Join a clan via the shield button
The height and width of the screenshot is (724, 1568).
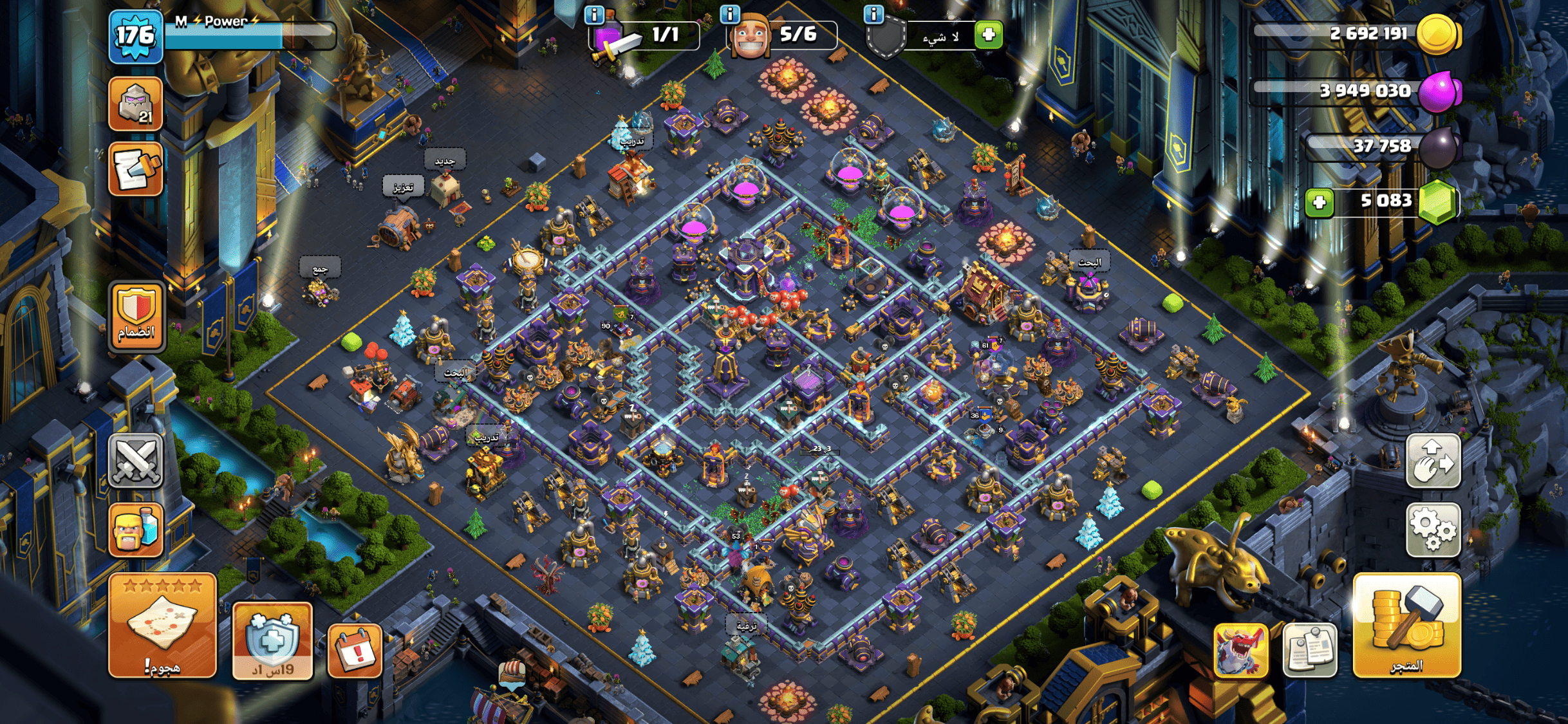pos(136,317)
